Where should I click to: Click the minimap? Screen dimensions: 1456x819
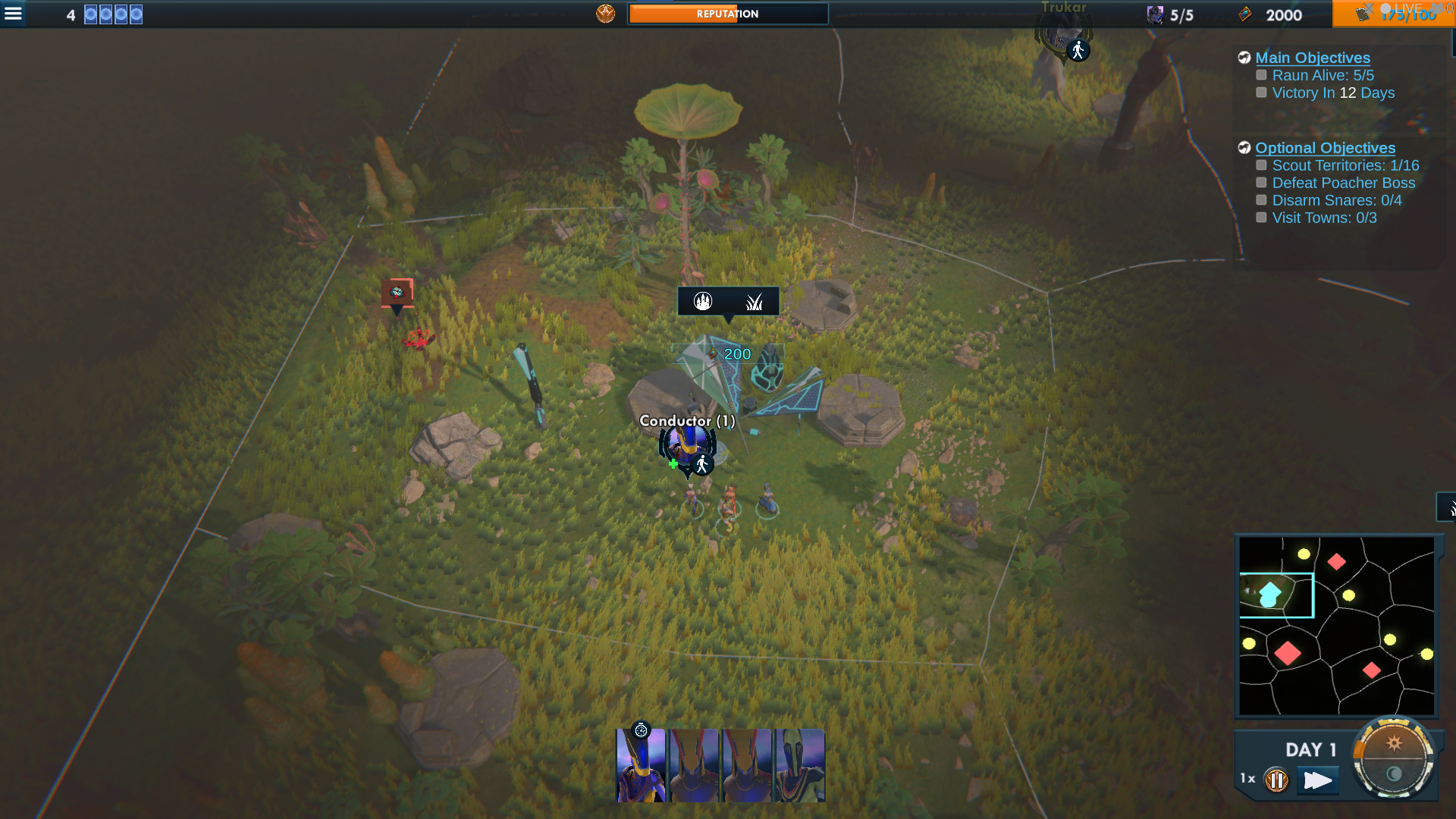[x=1336, y=626]
